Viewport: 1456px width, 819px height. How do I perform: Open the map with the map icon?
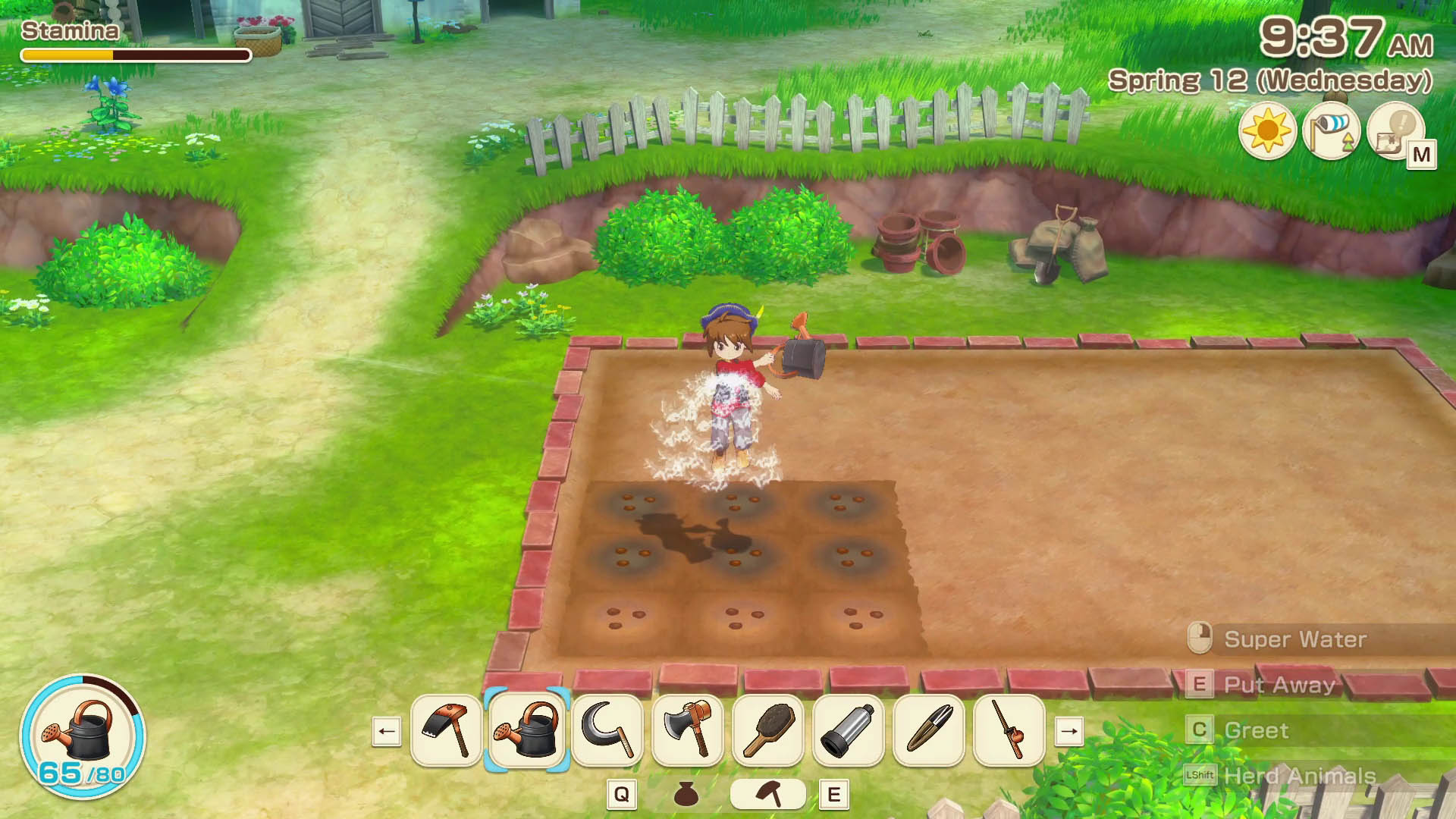[1397, 132]
